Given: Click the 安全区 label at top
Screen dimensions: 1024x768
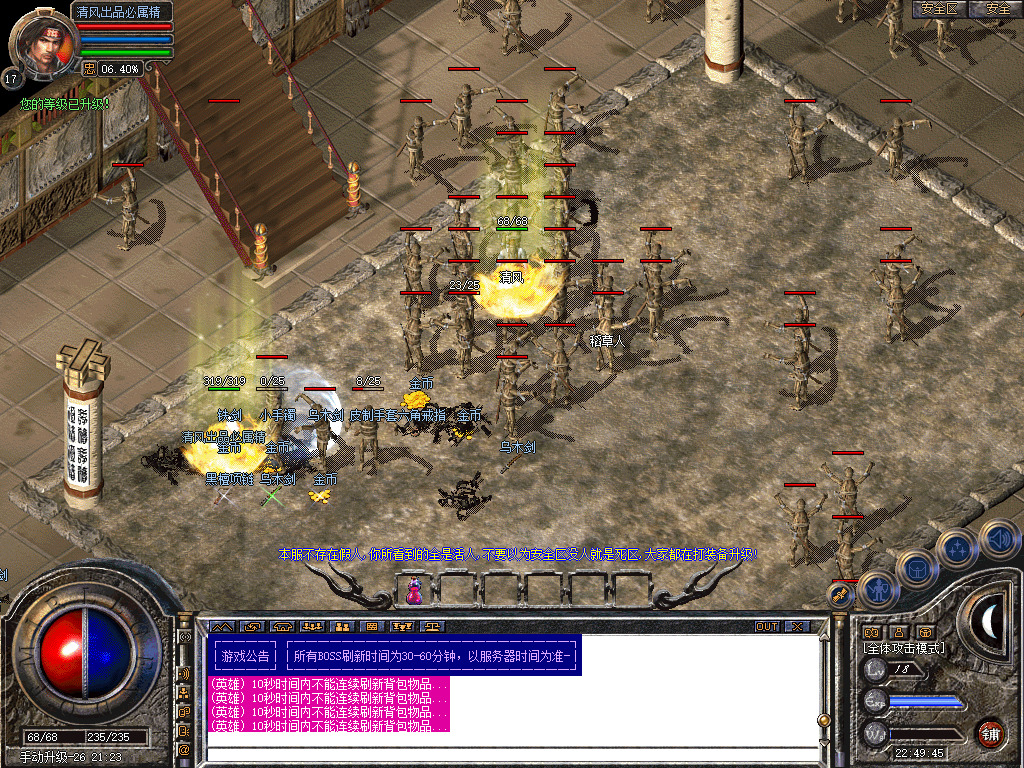Looking at the screenshot, I should click(939, 9).
